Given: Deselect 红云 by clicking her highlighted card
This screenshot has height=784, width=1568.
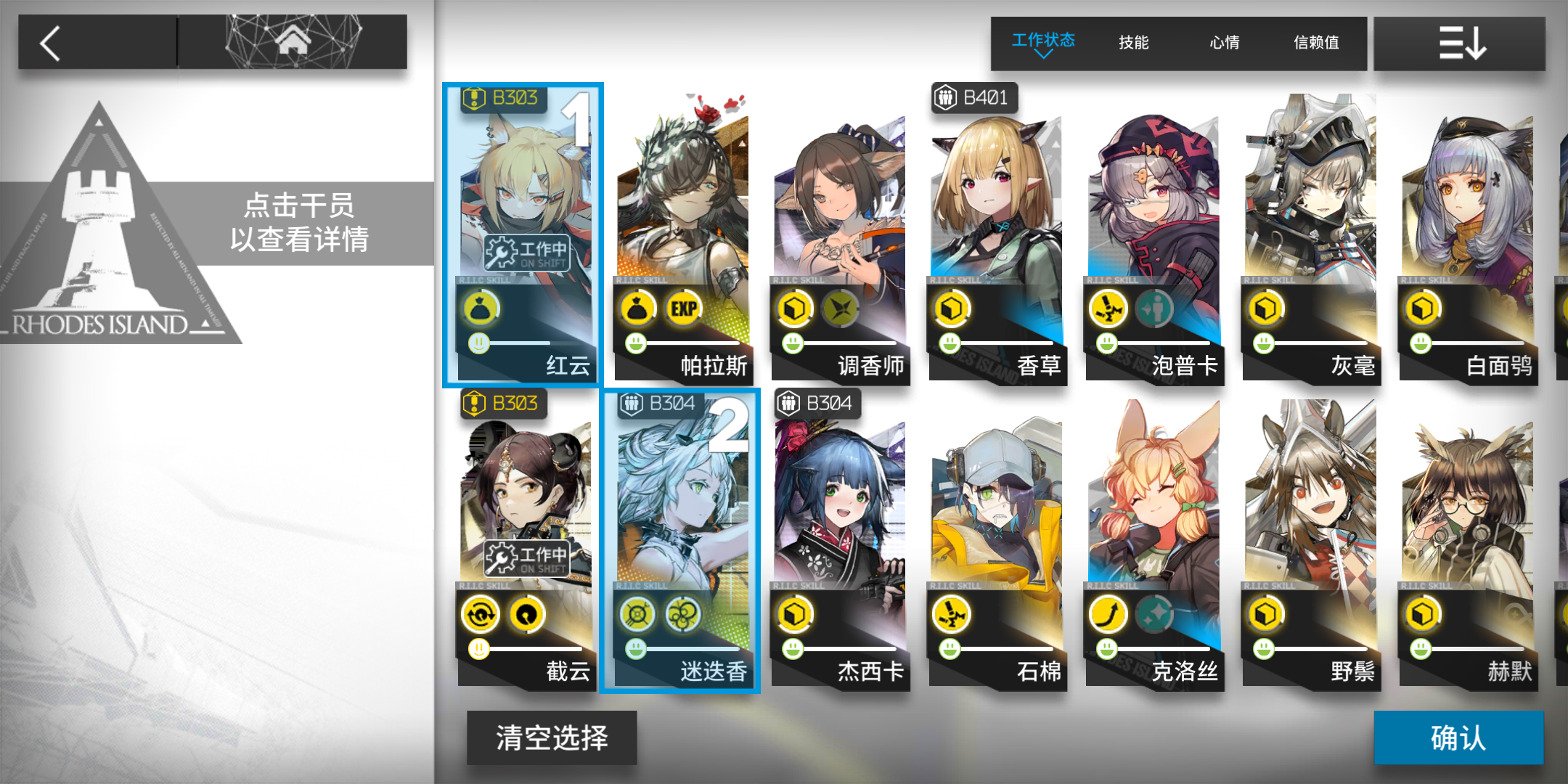Looking at the screenshot, I should (x=524, y=218).
